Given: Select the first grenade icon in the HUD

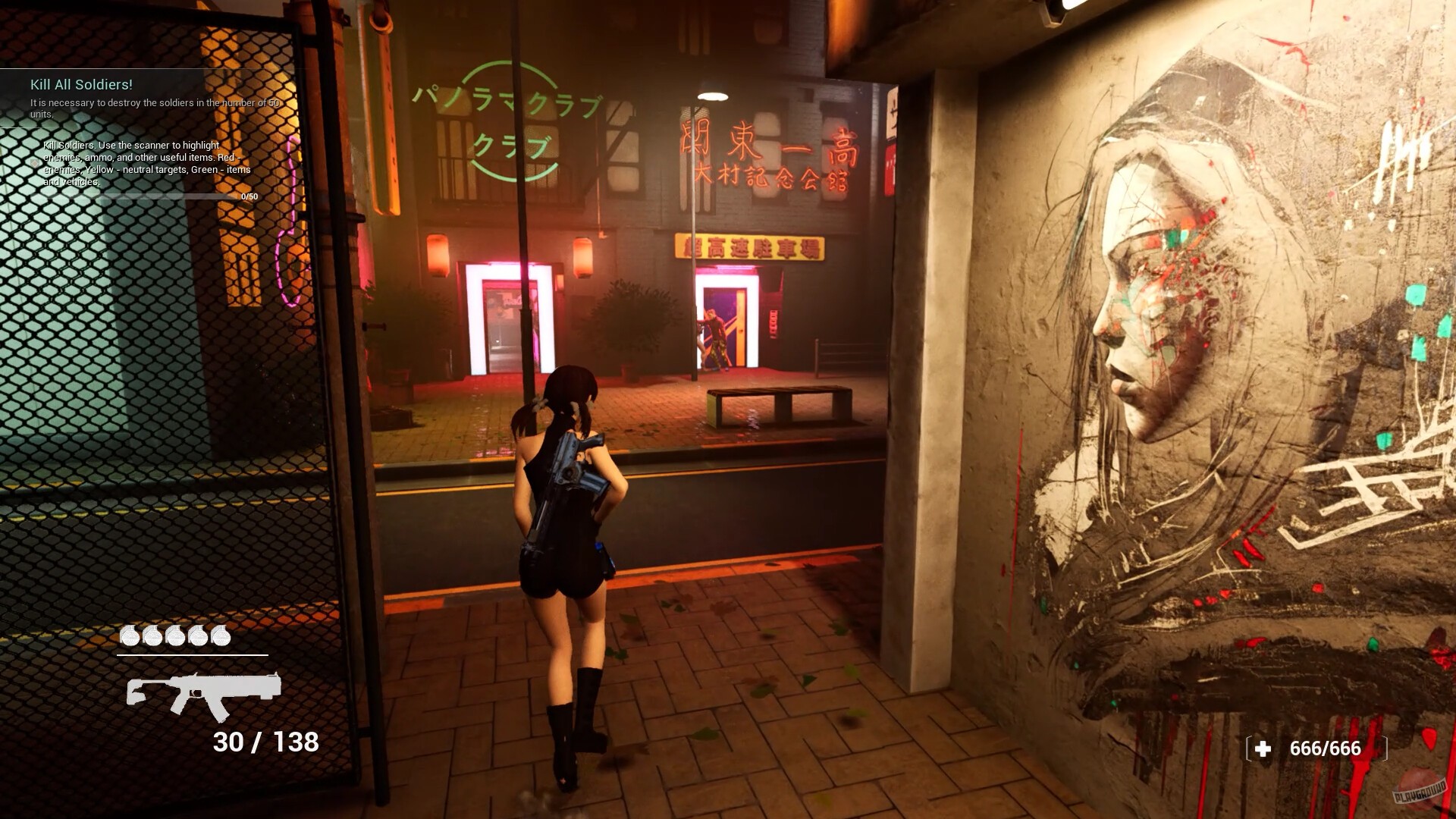Looking at the screenshot, I should [x=129, y=637].
